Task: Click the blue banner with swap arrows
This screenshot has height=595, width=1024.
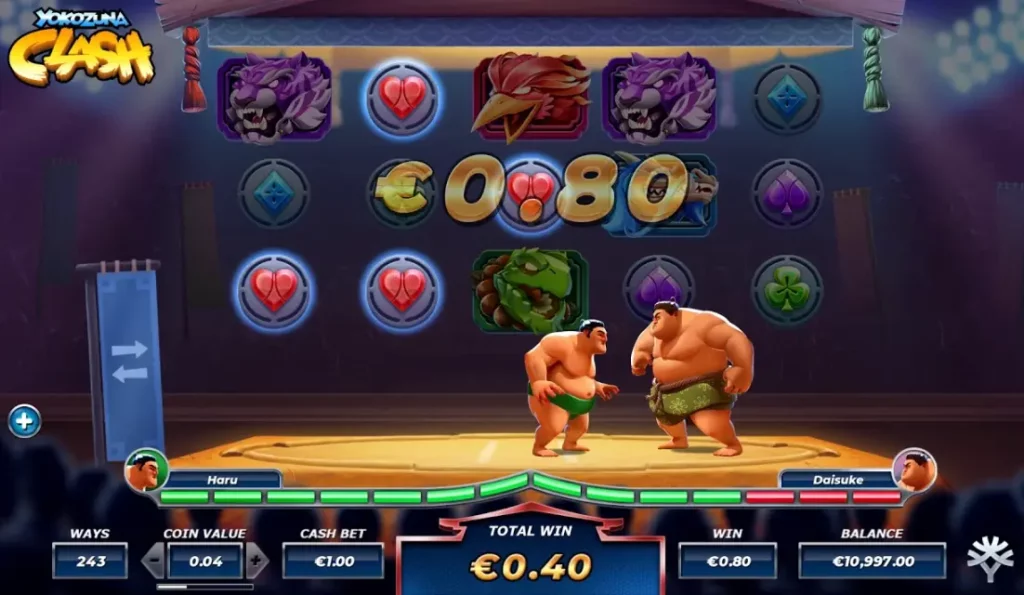Action: [129, 361]
